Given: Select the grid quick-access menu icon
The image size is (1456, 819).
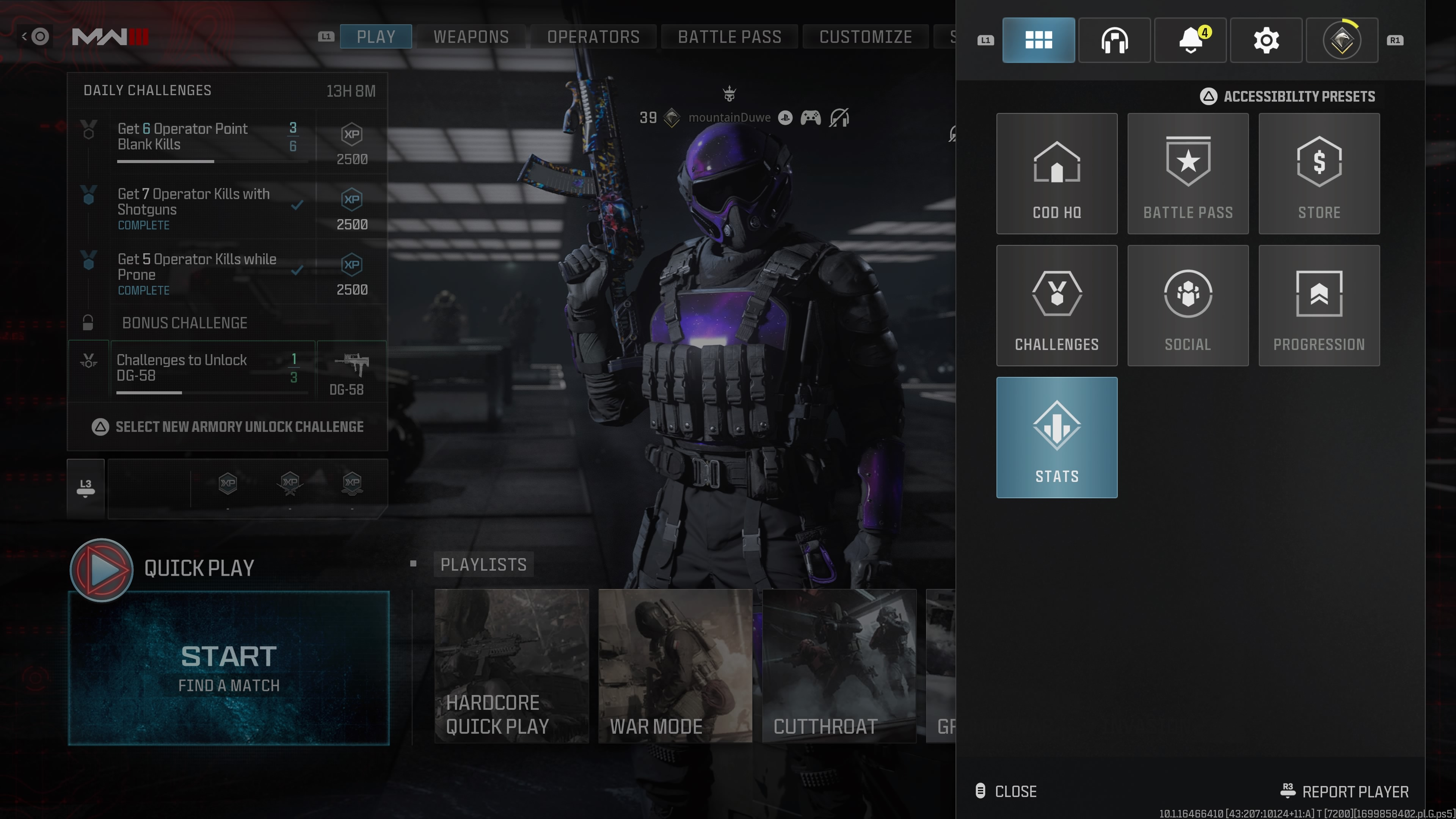Looking at the screenshot, I should point(1038,40).
